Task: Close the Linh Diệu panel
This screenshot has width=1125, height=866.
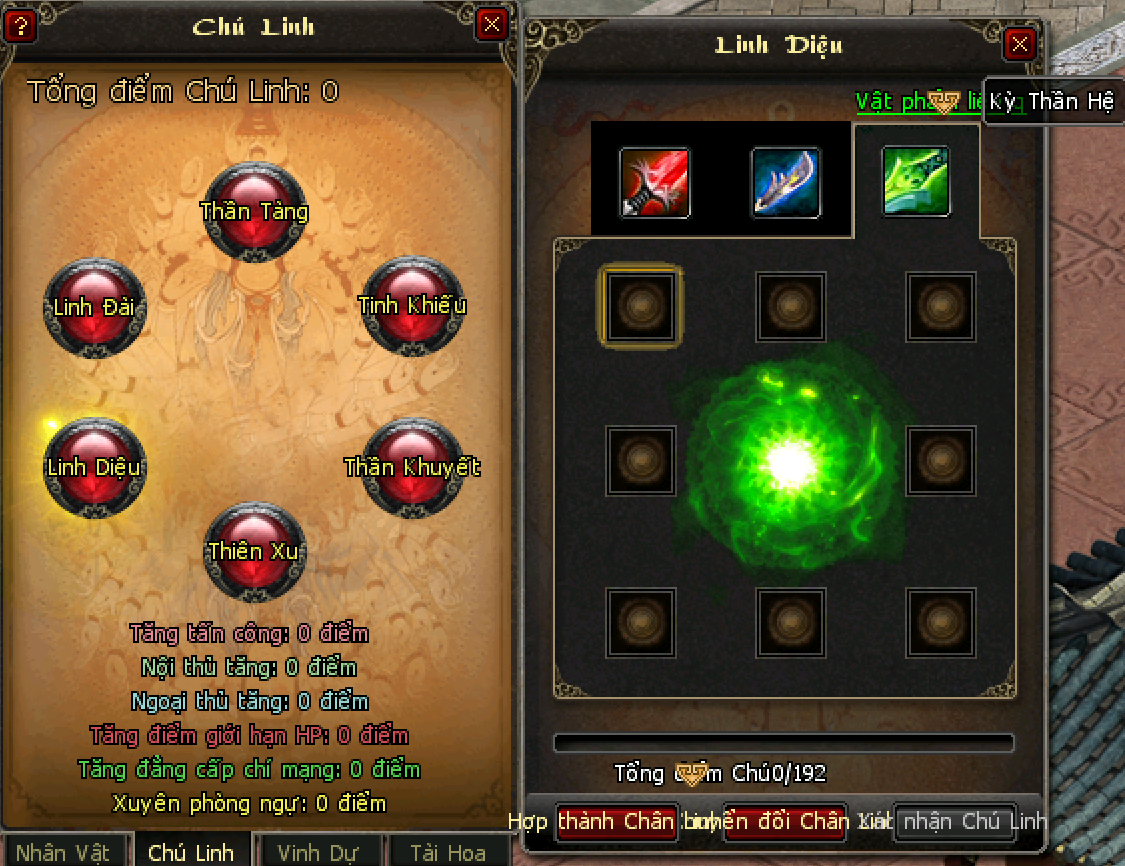Action: [1019, 44]
